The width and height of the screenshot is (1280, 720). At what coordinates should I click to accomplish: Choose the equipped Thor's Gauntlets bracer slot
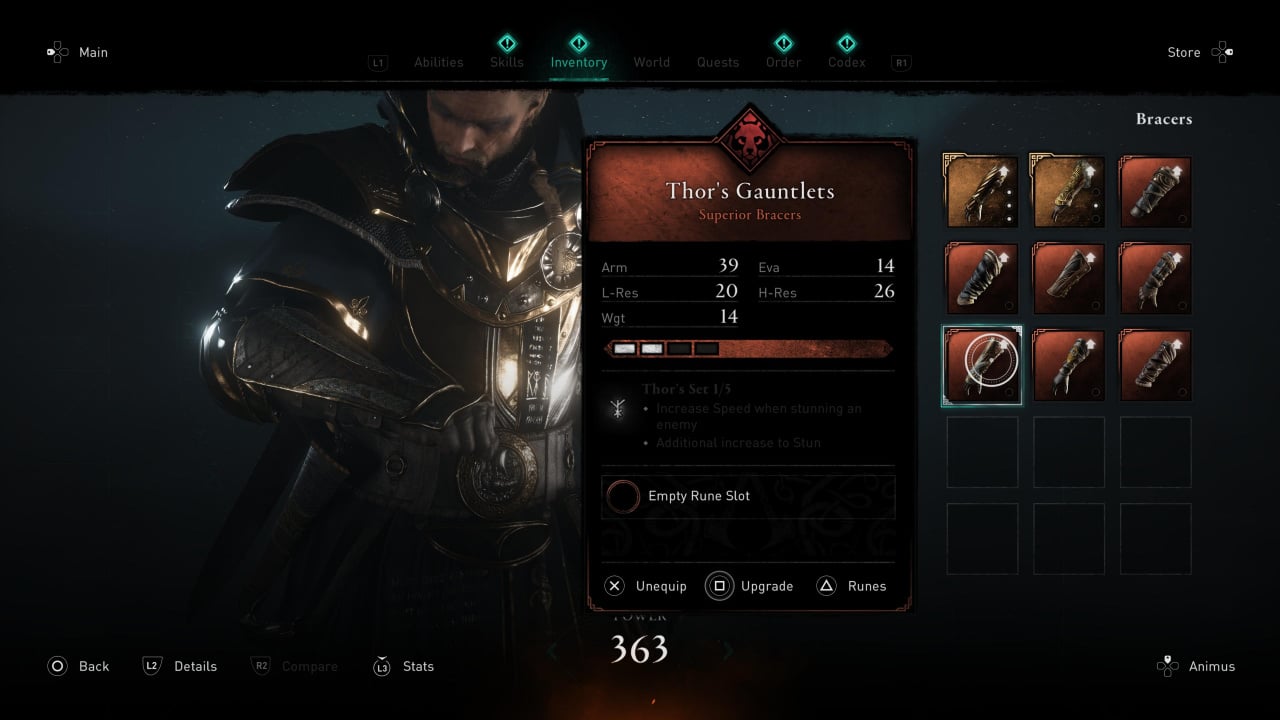click(x=982, y=365)
